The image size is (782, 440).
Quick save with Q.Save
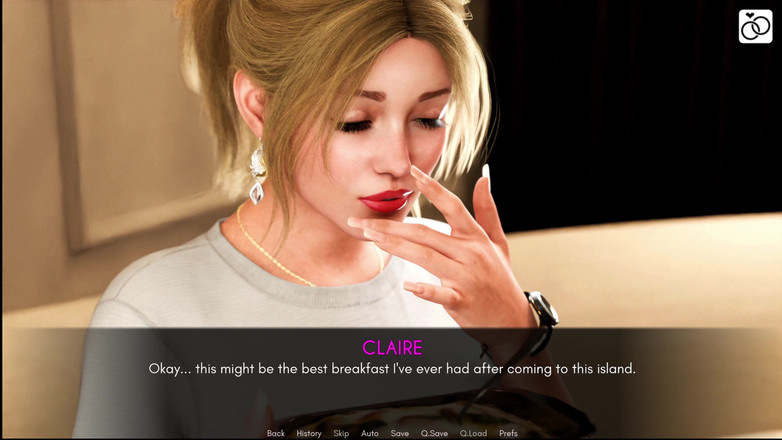click(x=434, y=433)
